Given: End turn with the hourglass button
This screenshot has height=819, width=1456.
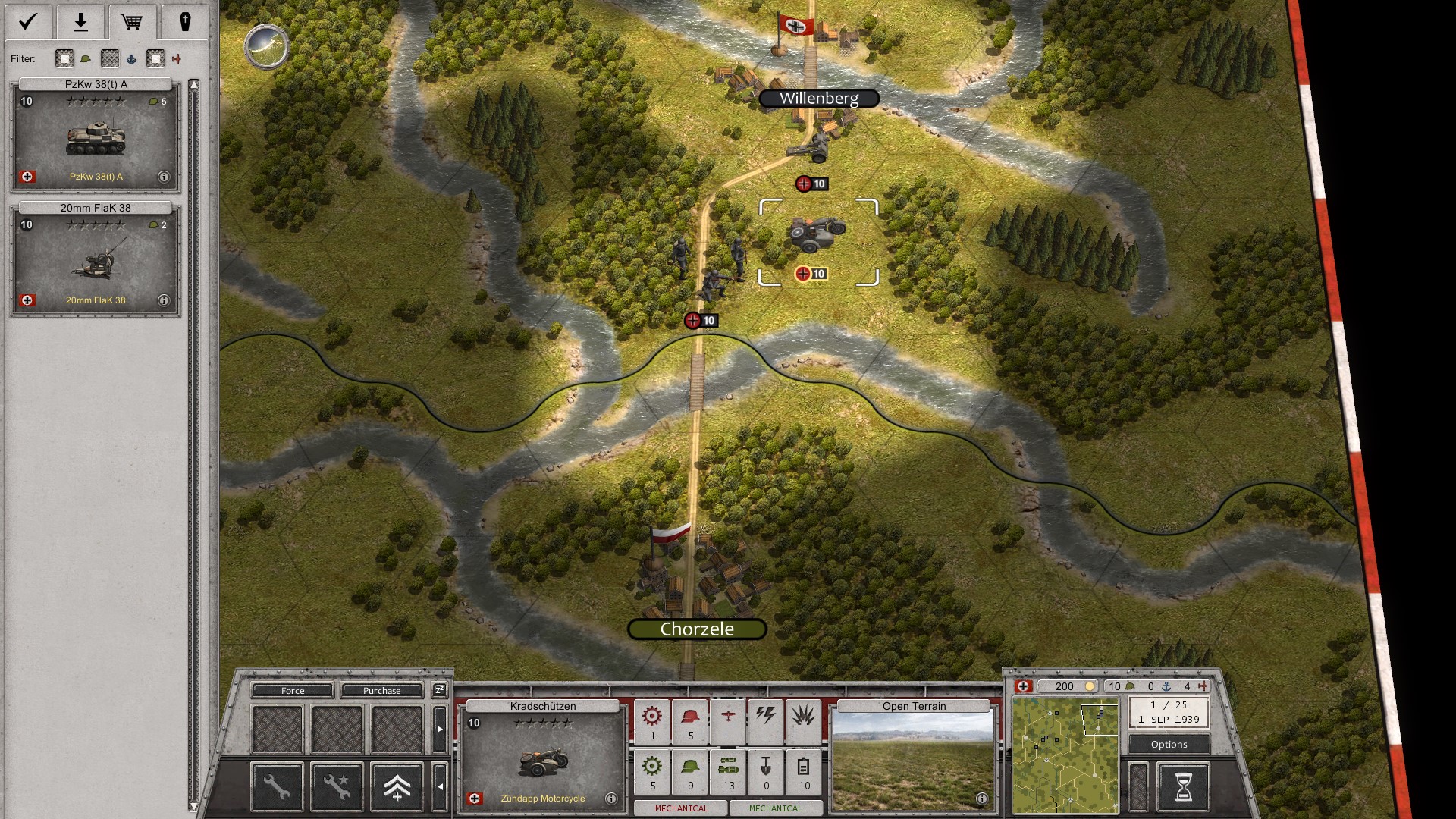Looking at the screenshot, I should 1183,786.
